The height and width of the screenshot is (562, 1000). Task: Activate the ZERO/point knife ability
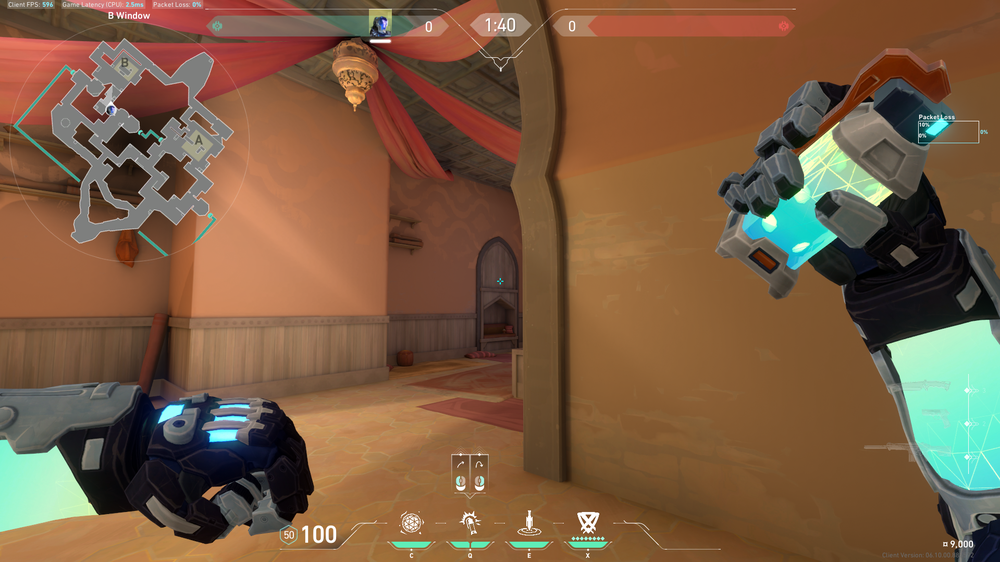point(527,522)
